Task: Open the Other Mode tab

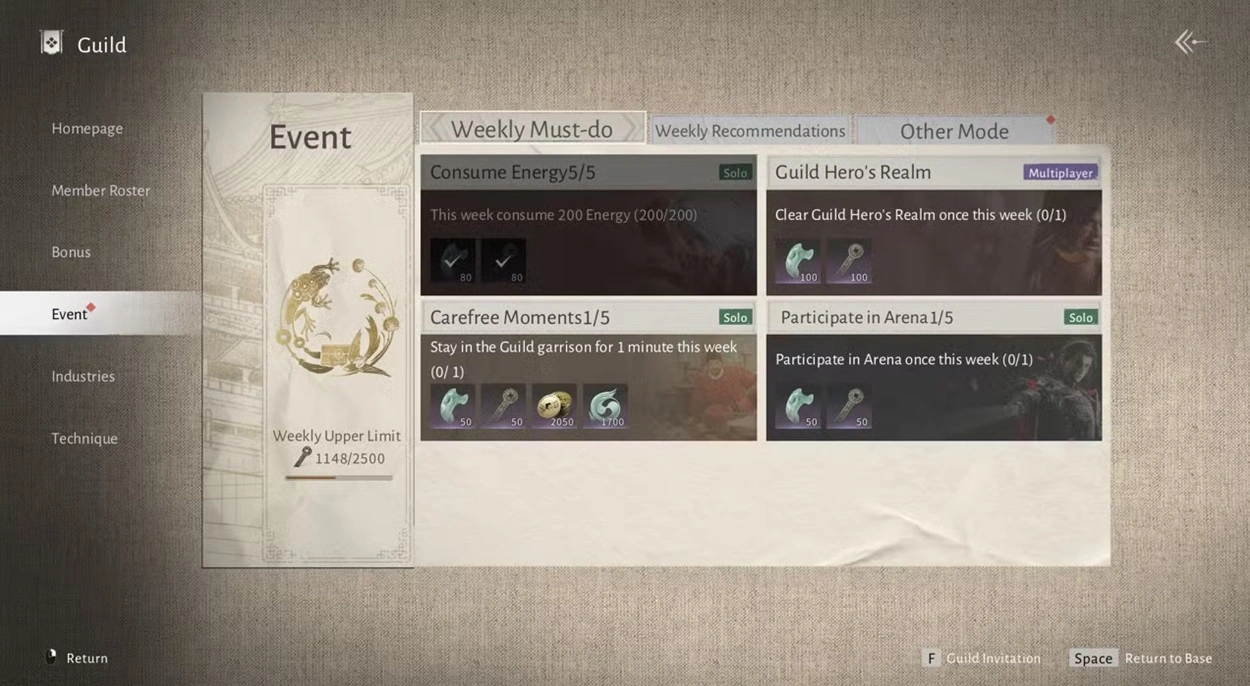Action: click(953, 131)
